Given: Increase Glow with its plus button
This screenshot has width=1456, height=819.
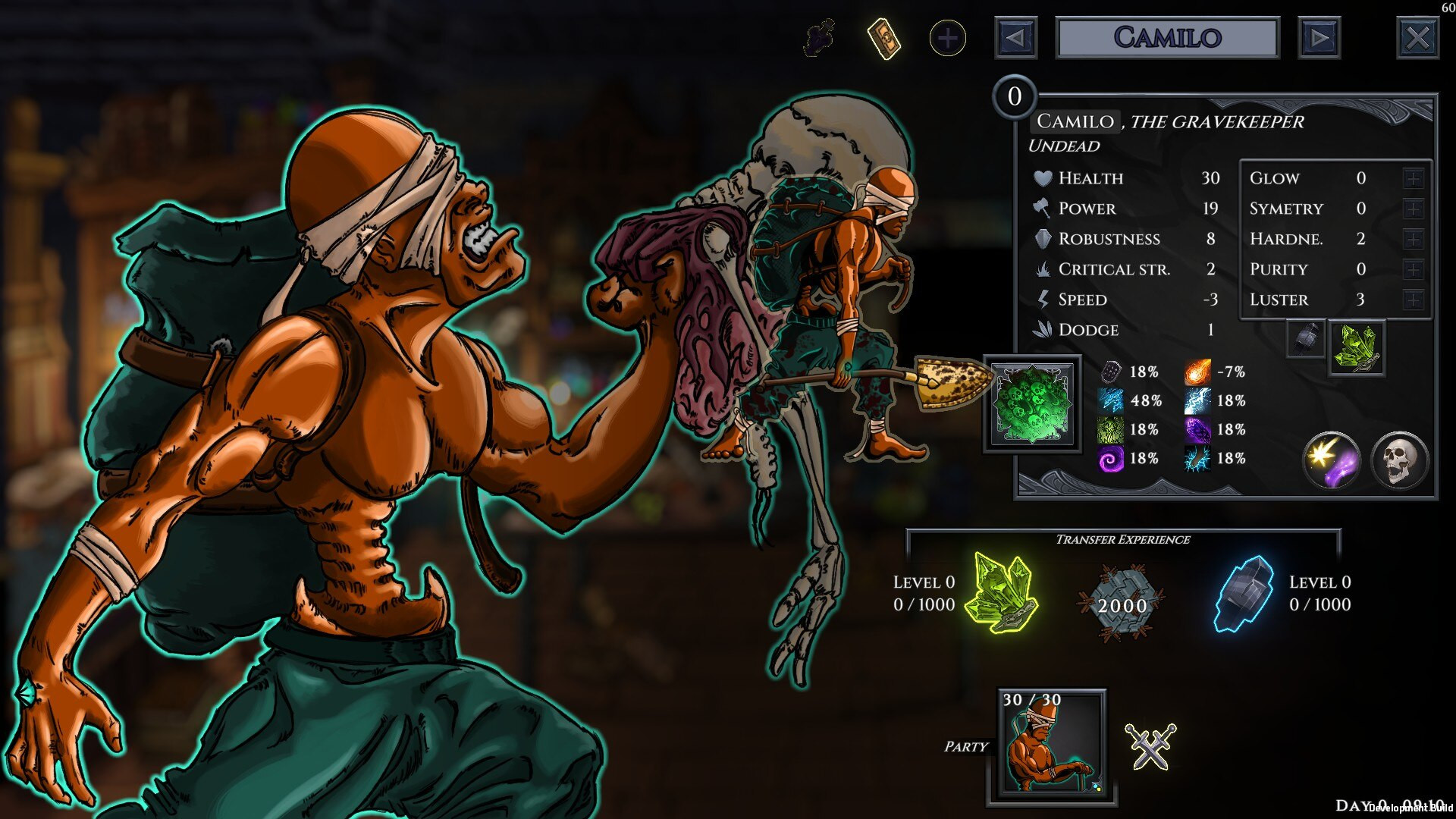Looking at the screenshot, I should click(x=1412, y=178).
